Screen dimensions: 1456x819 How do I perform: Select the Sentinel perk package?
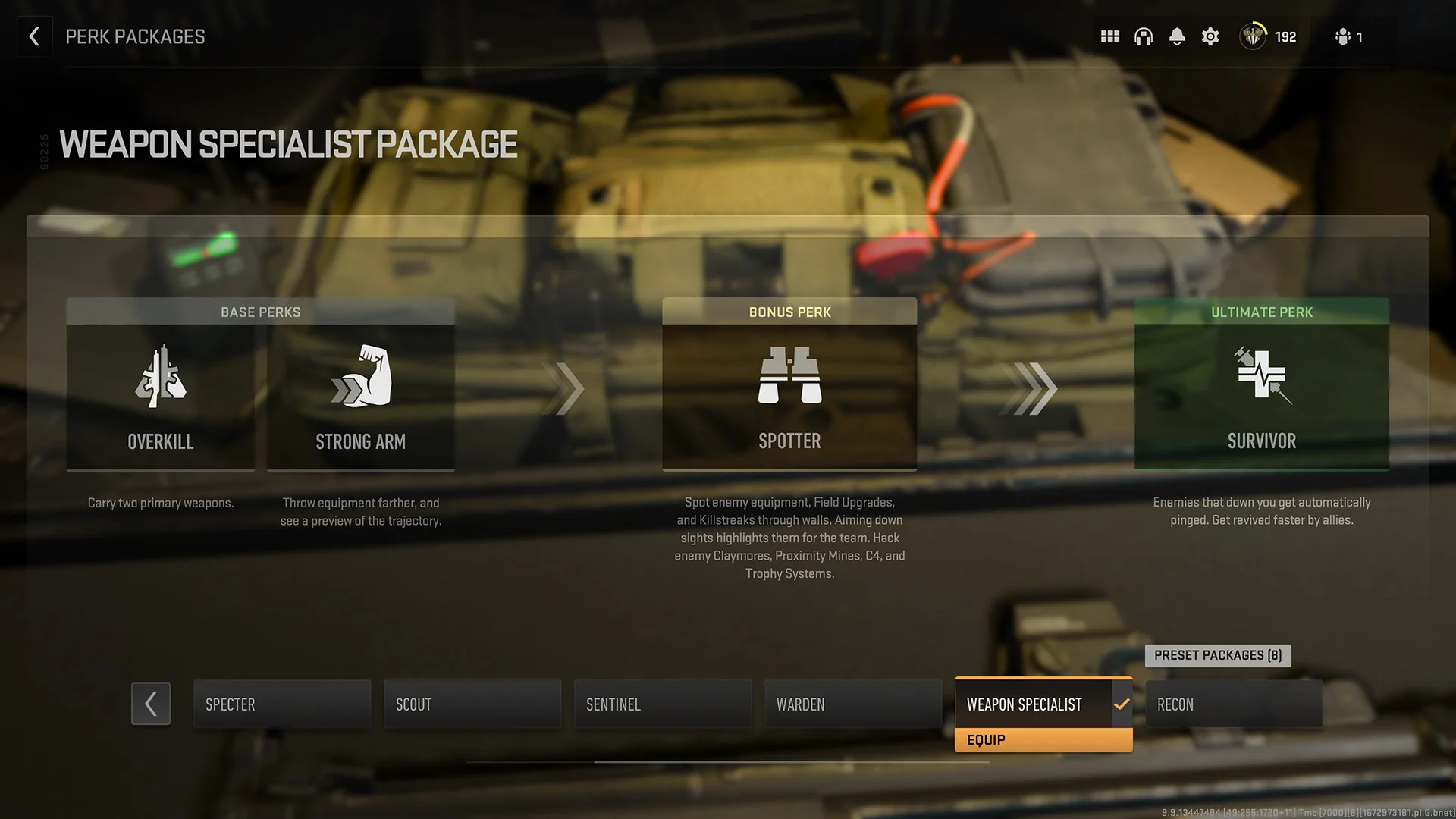point(662,704)
